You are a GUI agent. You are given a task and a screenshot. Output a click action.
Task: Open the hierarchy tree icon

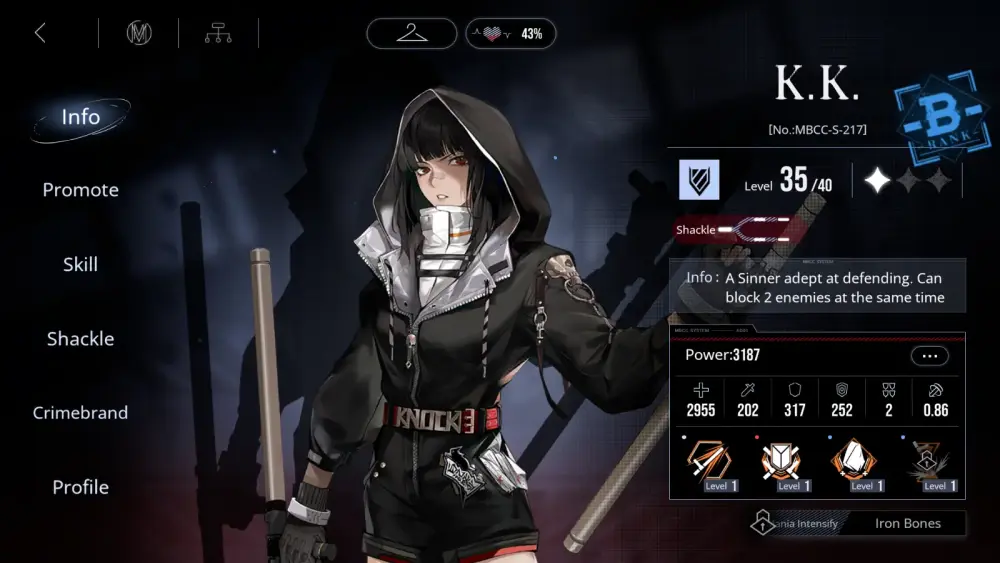point(218,33)
